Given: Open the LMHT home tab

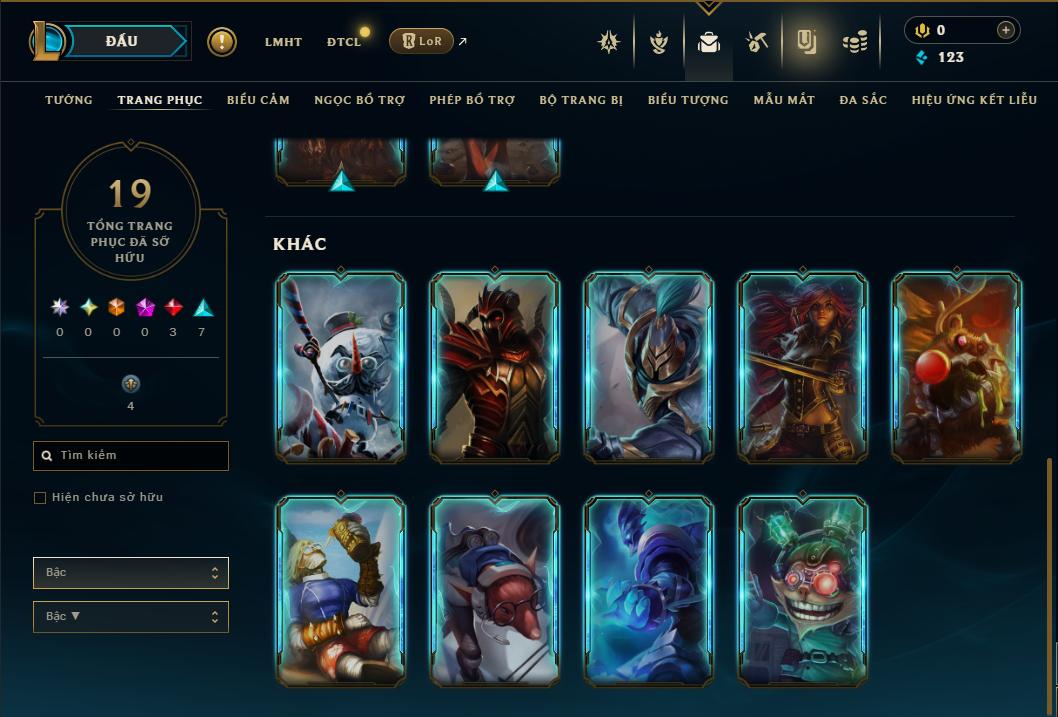Looking at the screenshot, I should pyautogui.click(x=283, y=42).
